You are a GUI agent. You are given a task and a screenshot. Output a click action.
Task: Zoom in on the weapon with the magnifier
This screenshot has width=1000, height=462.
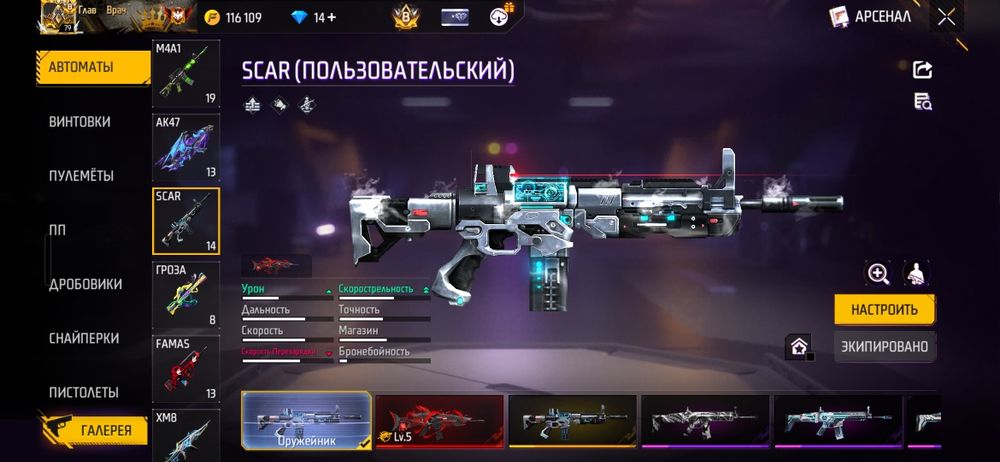pyautogui.click(x=878, y=273)
